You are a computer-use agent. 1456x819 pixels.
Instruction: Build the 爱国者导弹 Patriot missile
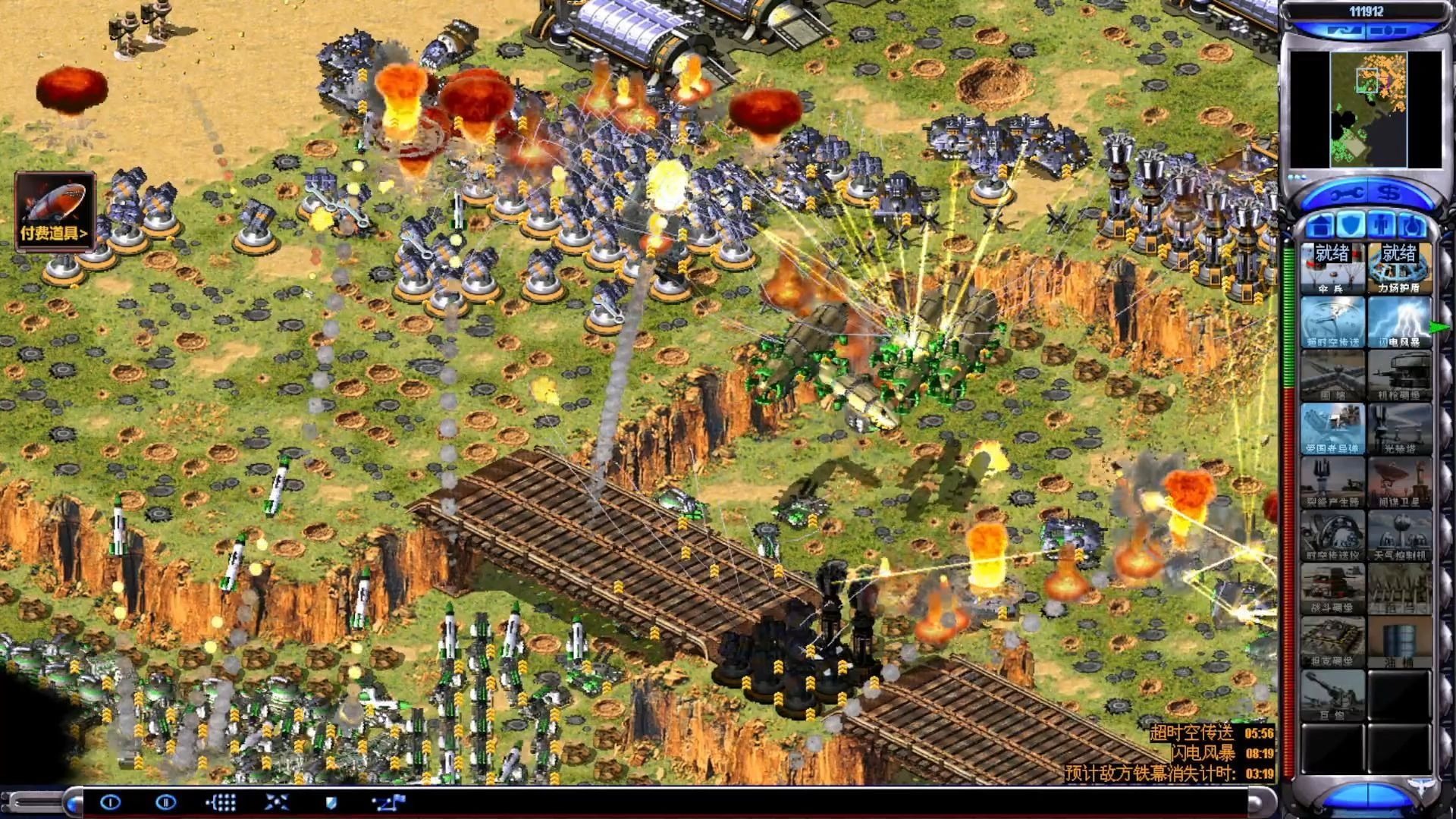coord(1332,428)
